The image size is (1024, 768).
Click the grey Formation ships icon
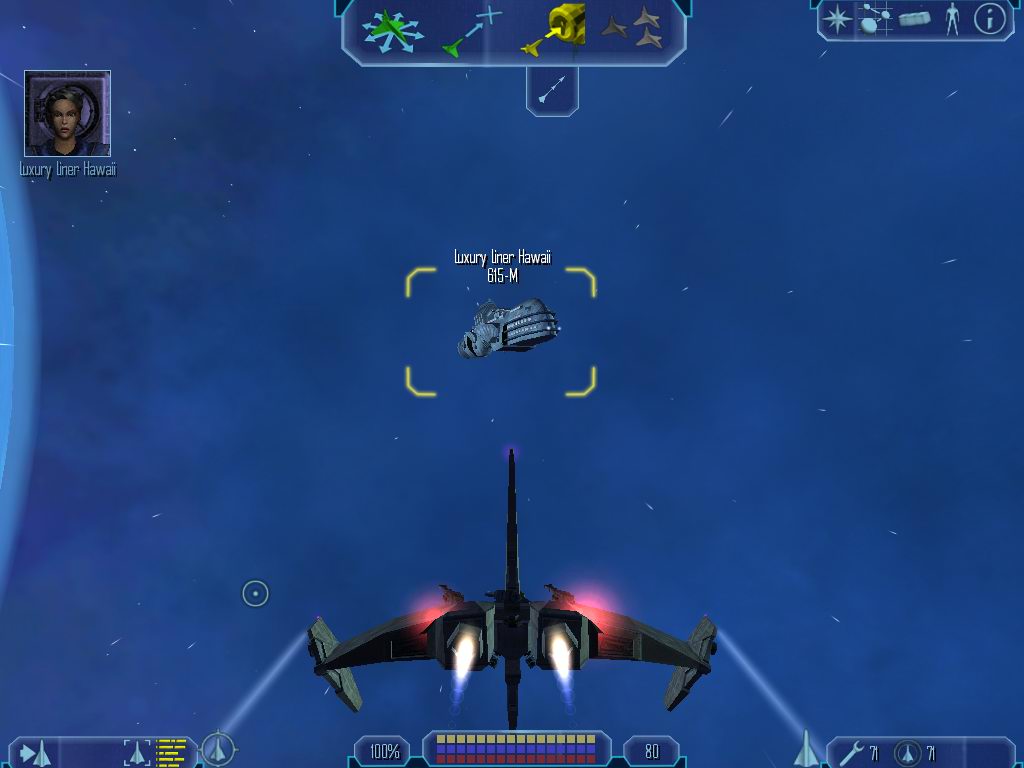(632, 29)
